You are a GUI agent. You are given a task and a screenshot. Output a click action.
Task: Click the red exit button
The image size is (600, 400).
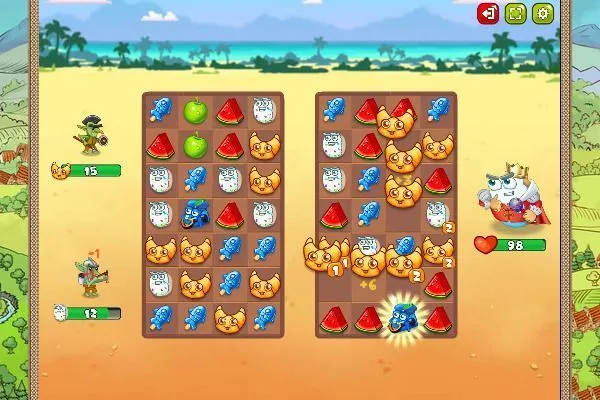click(488, 13)
